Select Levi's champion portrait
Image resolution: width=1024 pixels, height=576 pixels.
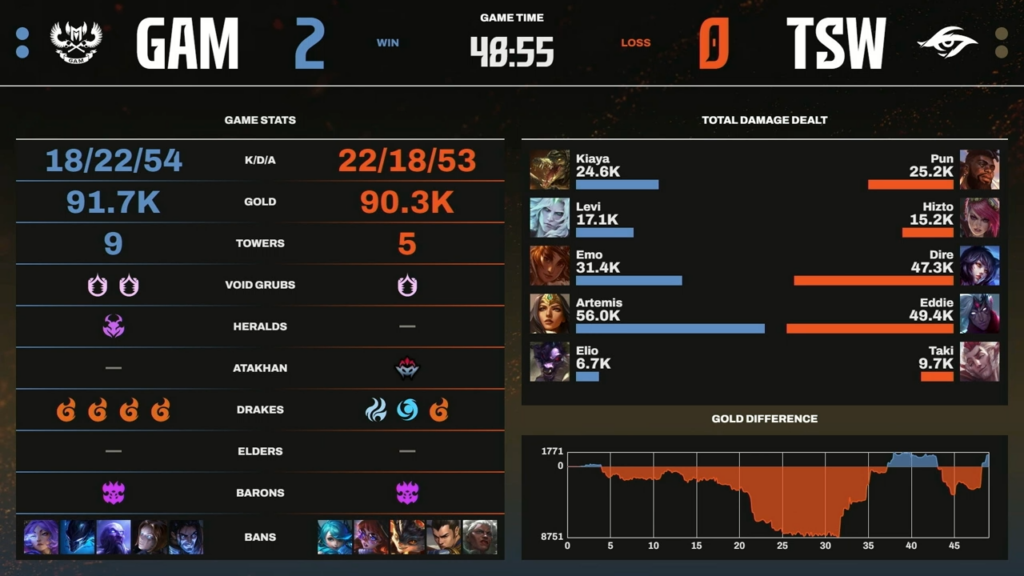(x=549, y=218)
